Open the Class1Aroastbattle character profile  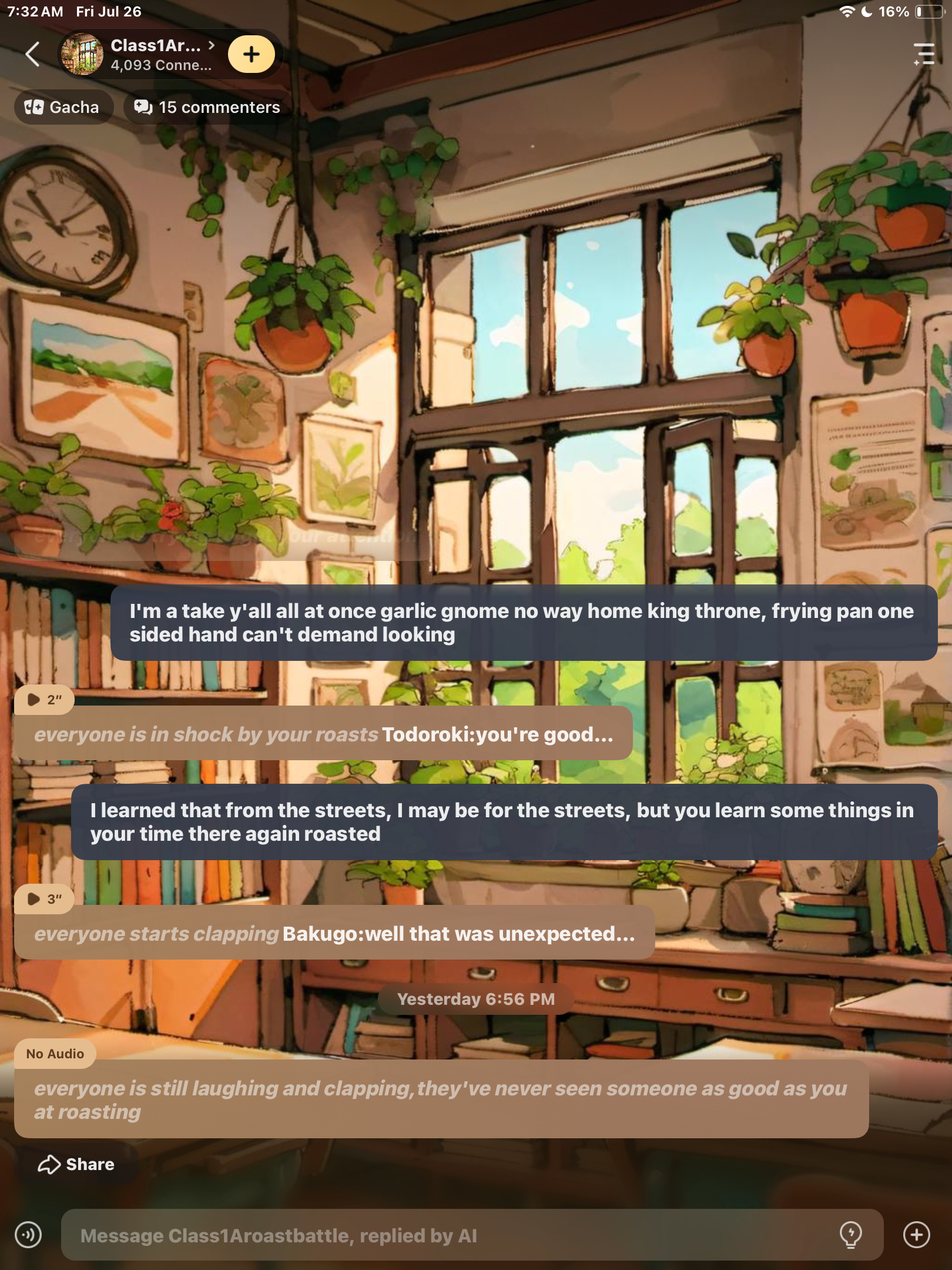147,54
